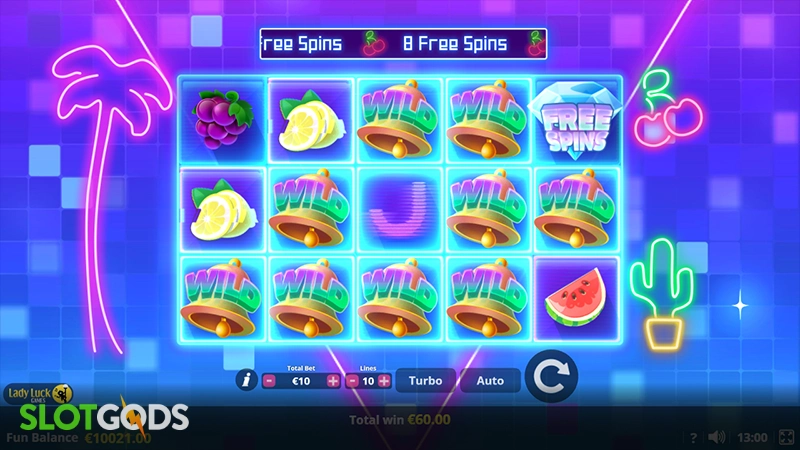The width and height of the screenshot is (800, 450).
Task: Enable Turbo spin mode
Action: point(425,381)
